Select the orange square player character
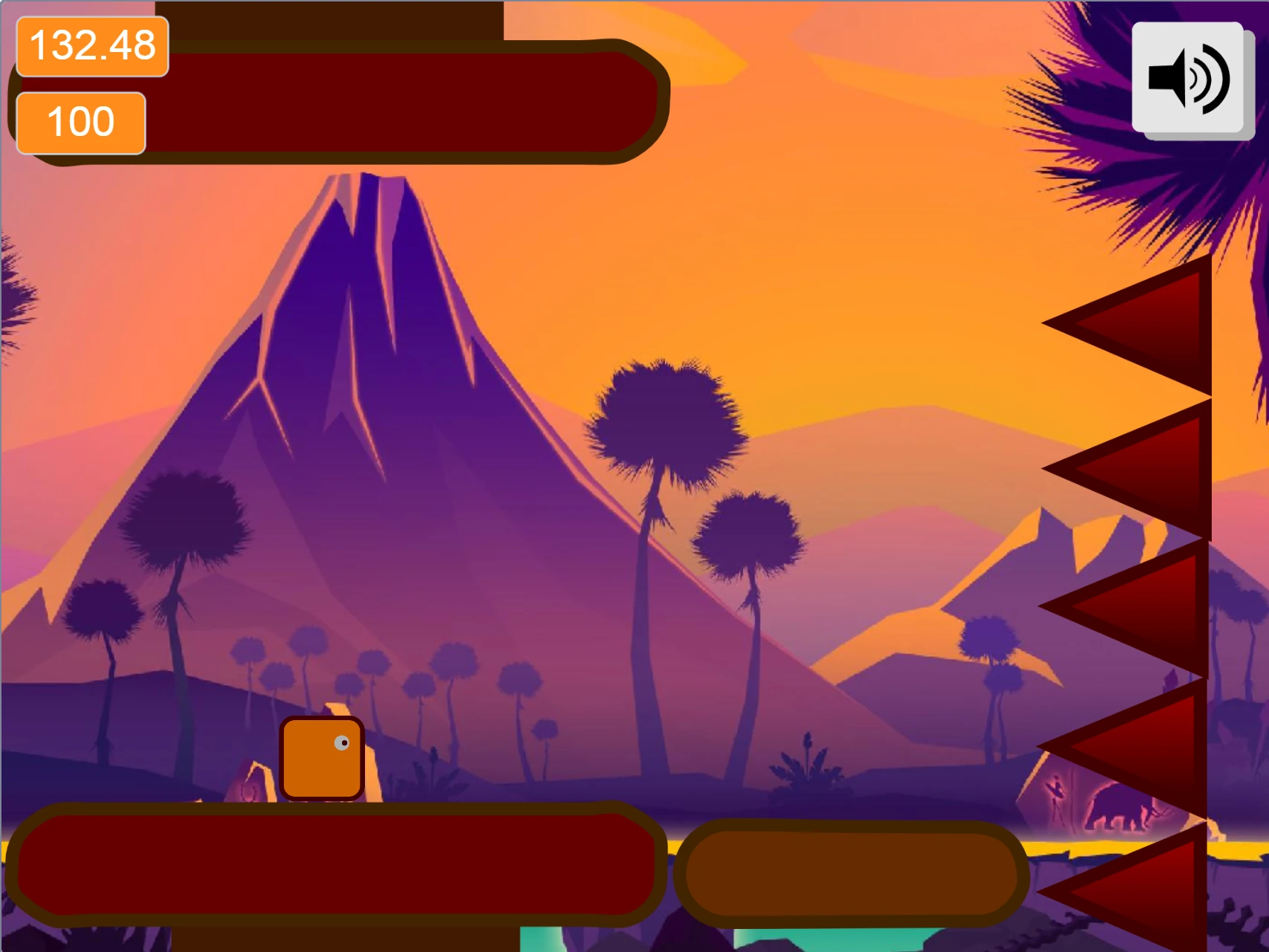Image resolution: width=1269 pixels, height=952 pixels. click(320, 758)
